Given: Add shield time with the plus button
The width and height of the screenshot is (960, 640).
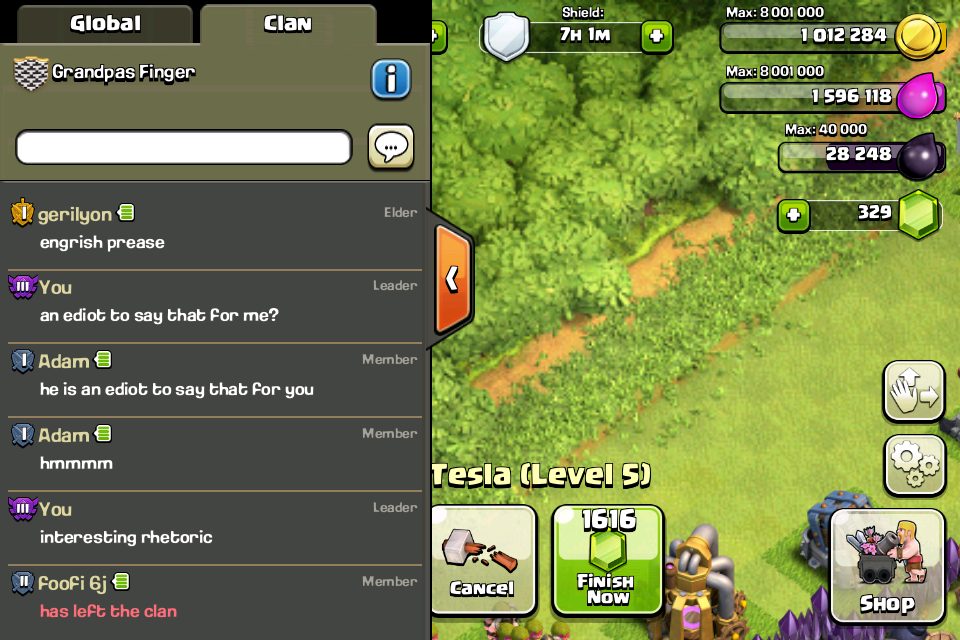Looking at the screenshot, I should click(x=656, y=37).
